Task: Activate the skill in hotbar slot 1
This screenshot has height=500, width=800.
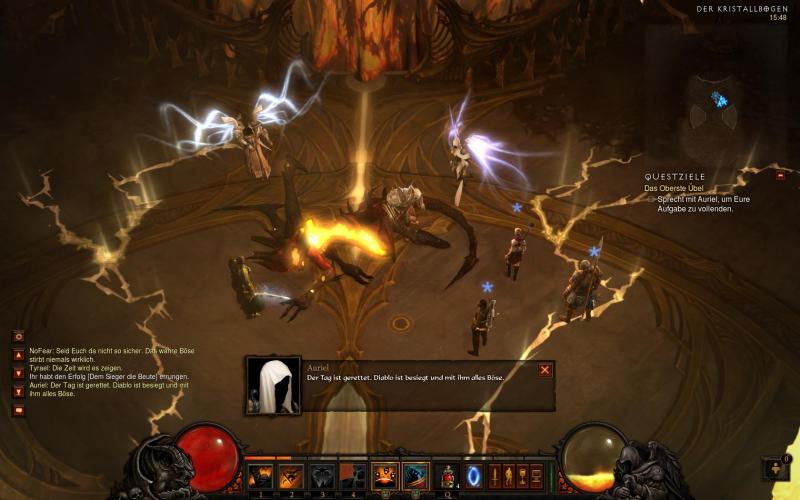Action: point(261,476)
